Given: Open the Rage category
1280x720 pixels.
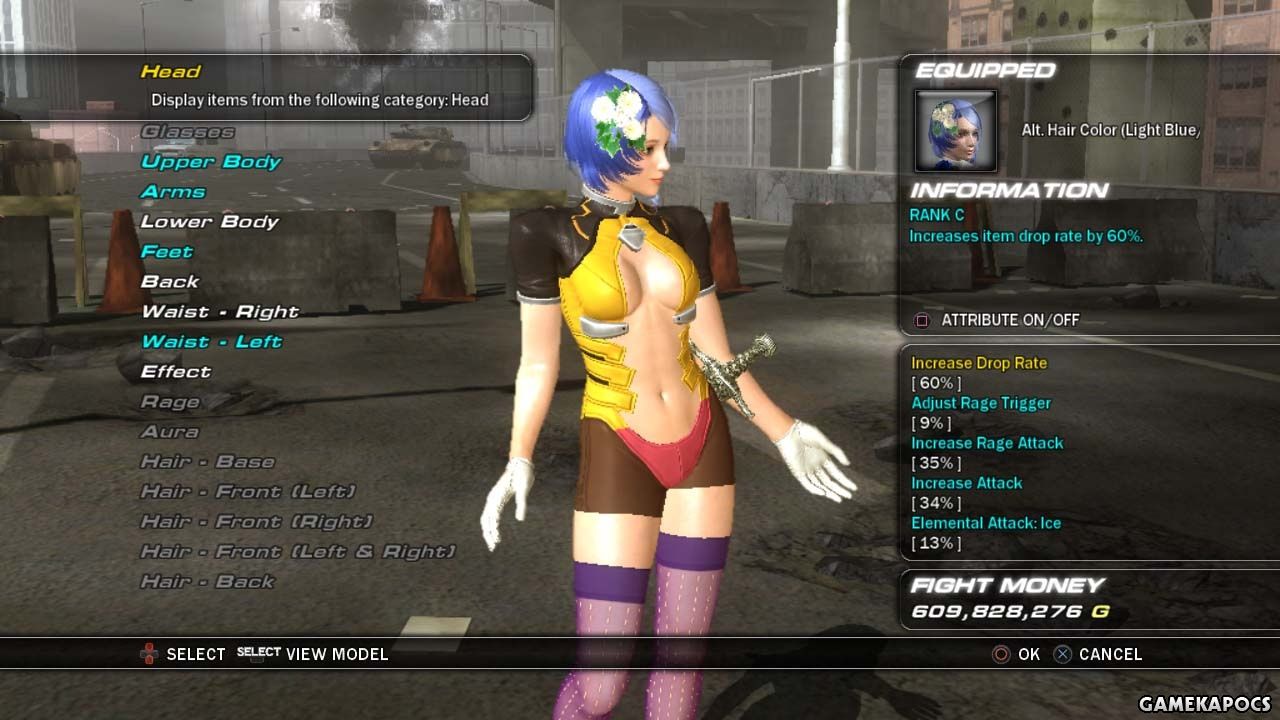Looking at the screenshot, I should [170, 402].
